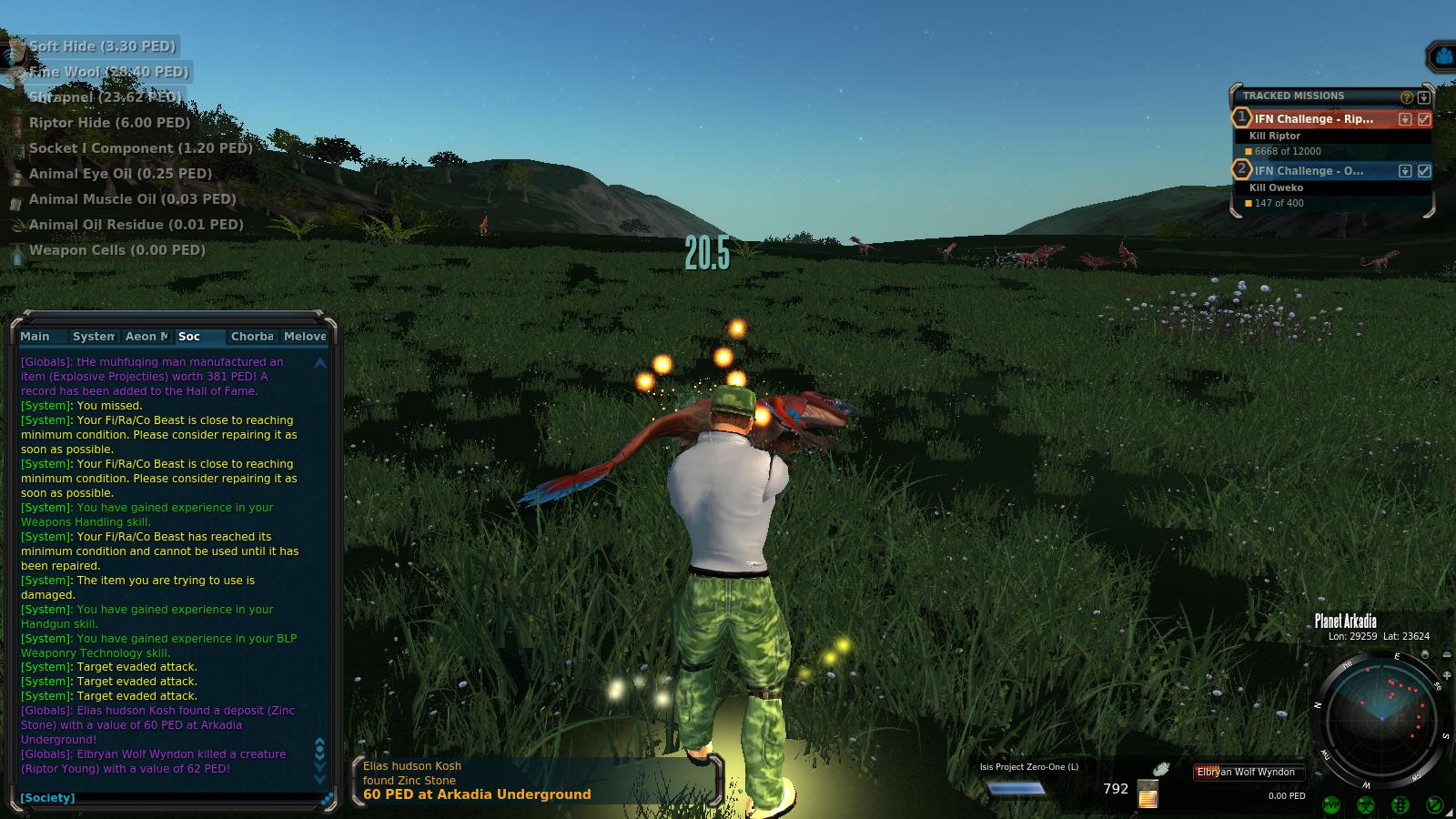Click the Riptor Hide loot entry
This screenshot has height=819, width=1456.
(x=109, y=123)
